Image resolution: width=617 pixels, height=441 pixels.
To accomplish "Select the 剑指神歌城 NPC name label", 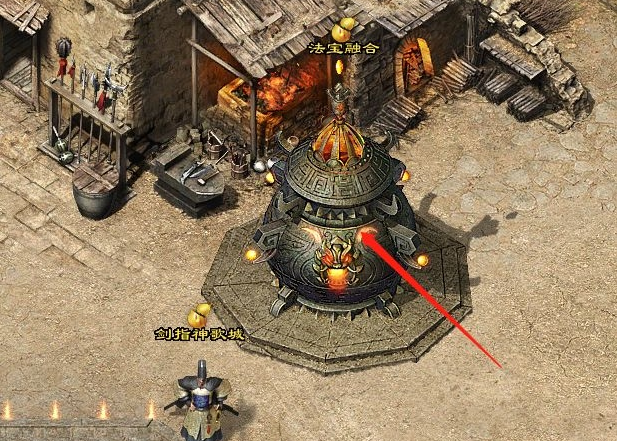I will click(x=199, y=334).
